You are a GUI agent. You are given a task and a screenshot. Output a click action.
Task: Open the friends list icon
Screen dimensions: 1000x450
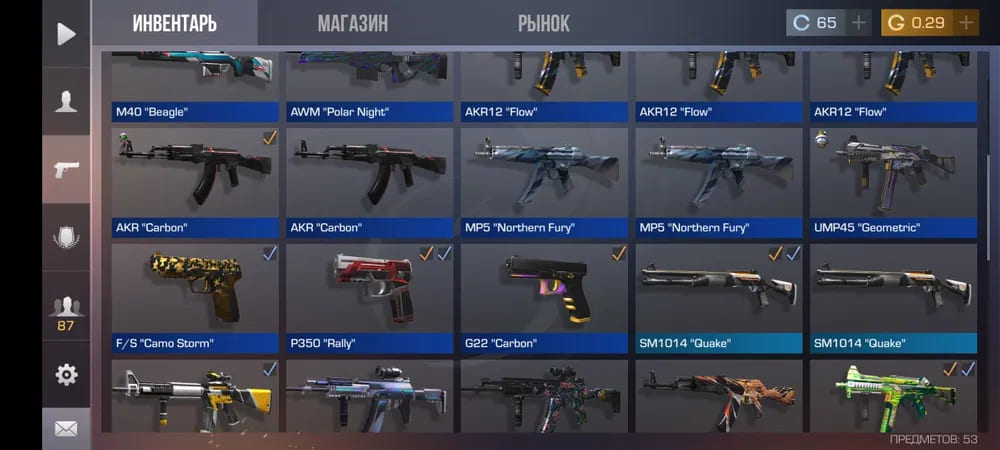[x=66, y=312]
